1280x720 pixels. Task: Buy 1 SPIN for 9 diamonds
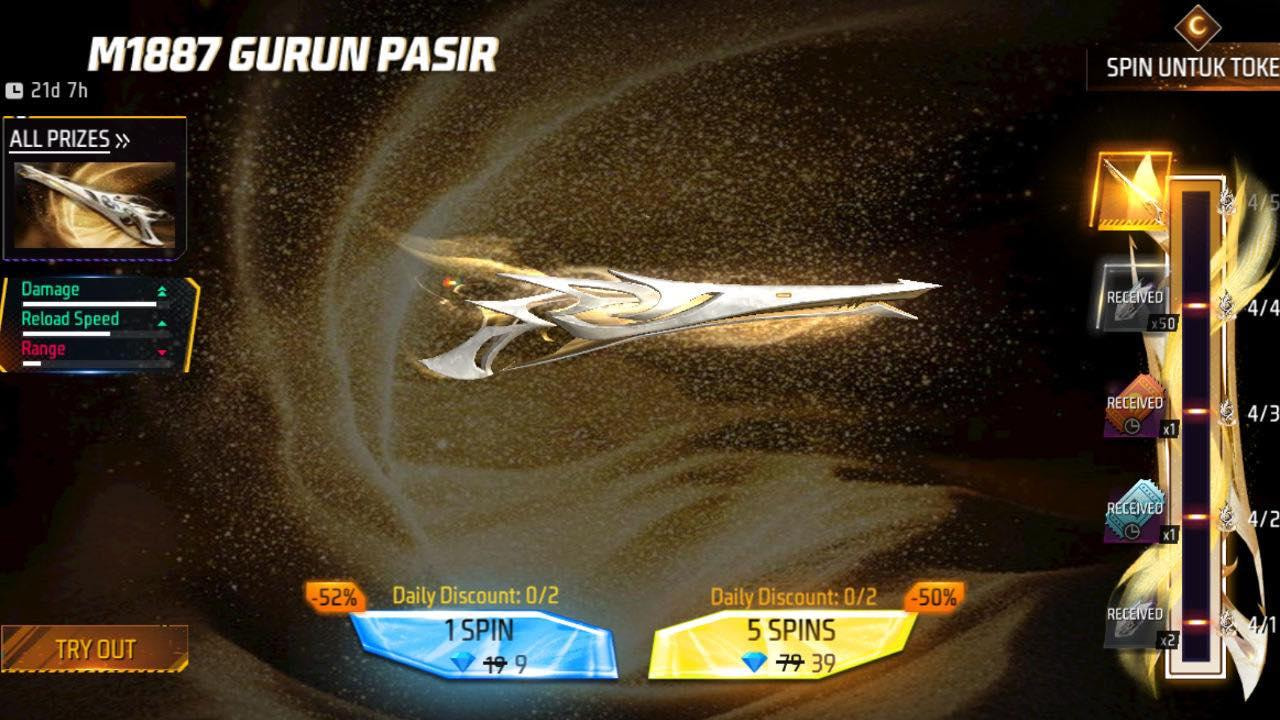482,645
